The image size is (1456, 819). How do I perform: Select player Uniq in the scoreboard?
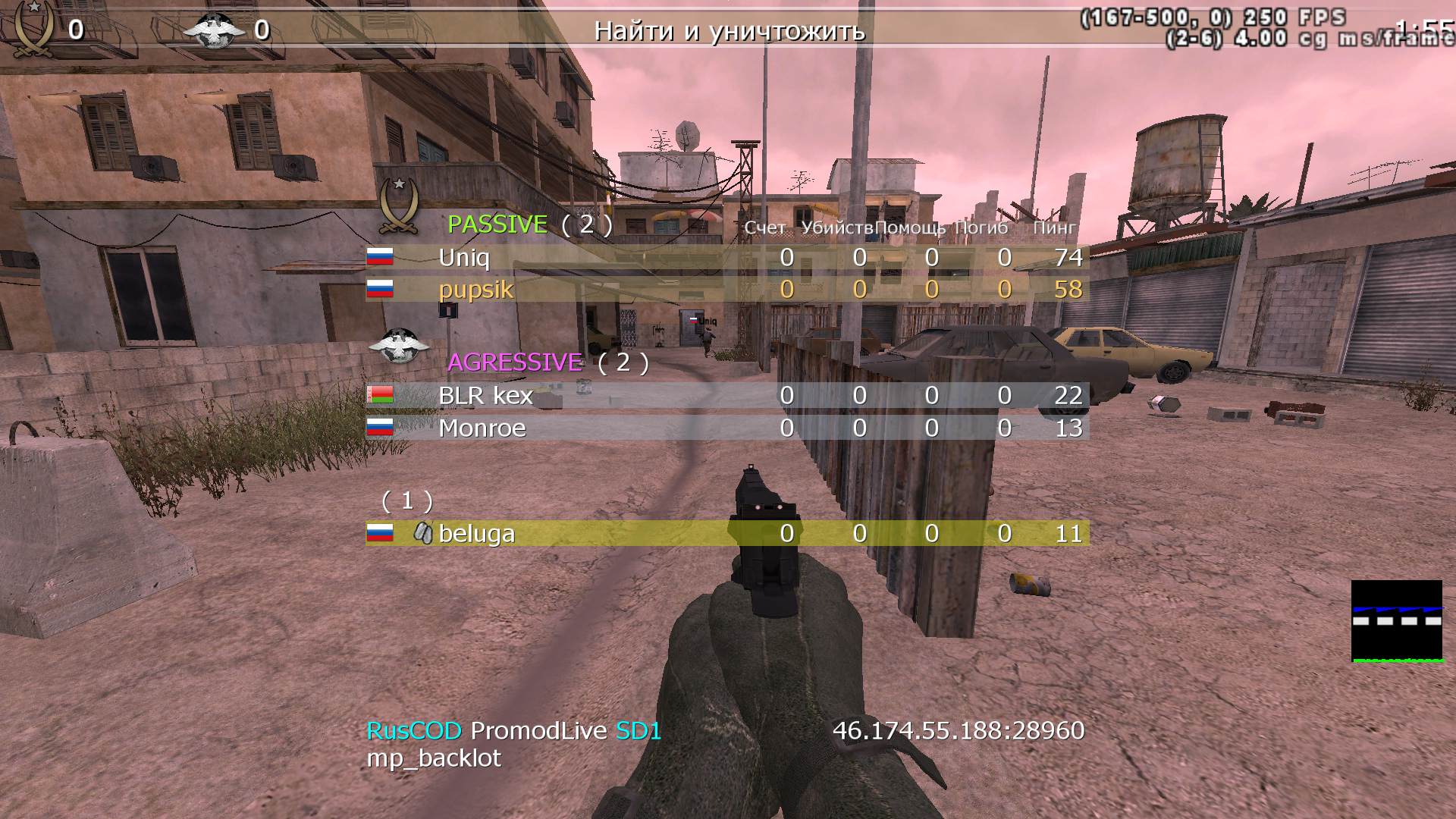coord(464,258)
